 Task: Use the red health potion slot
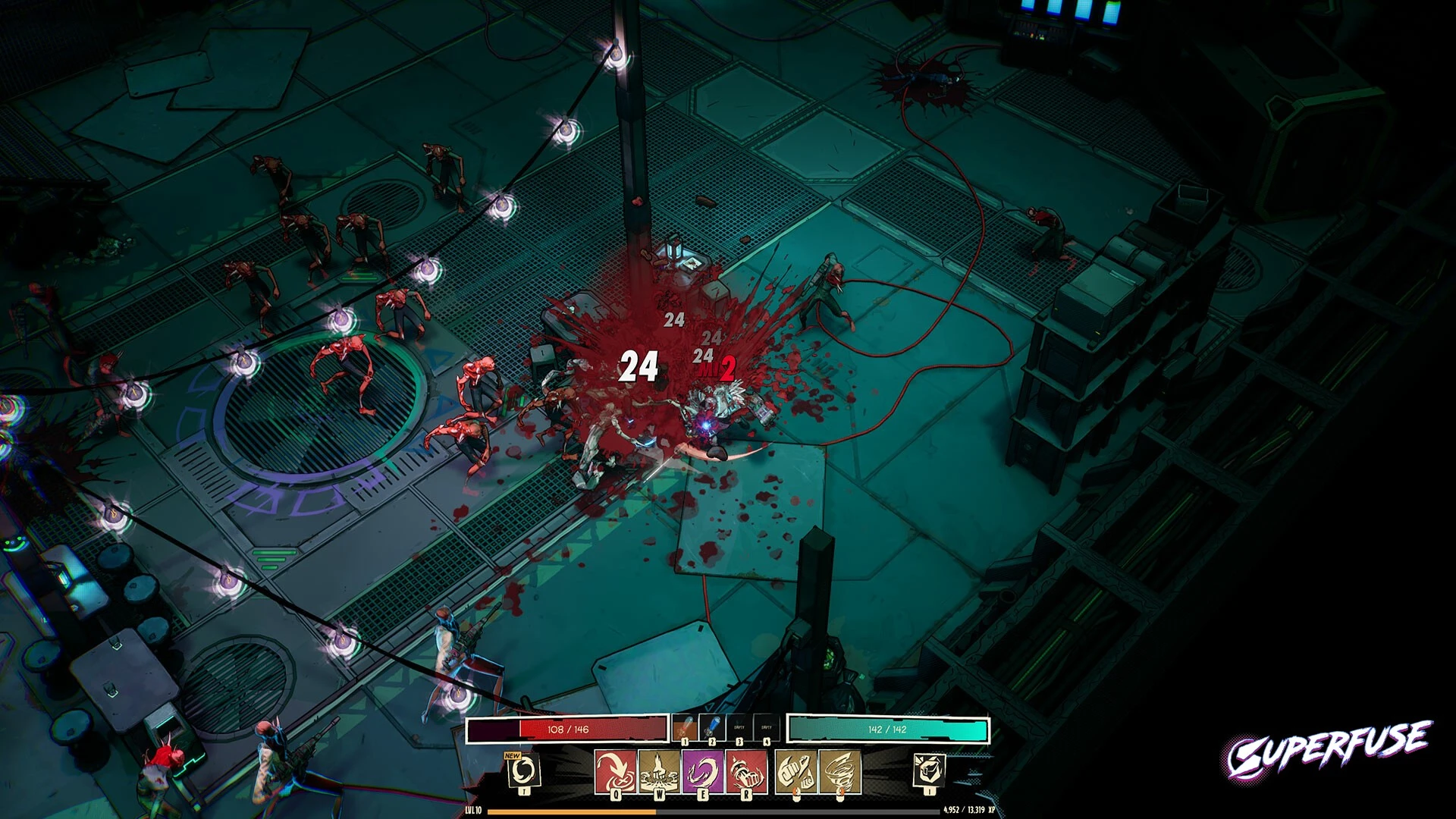click(x=684, y=729)
